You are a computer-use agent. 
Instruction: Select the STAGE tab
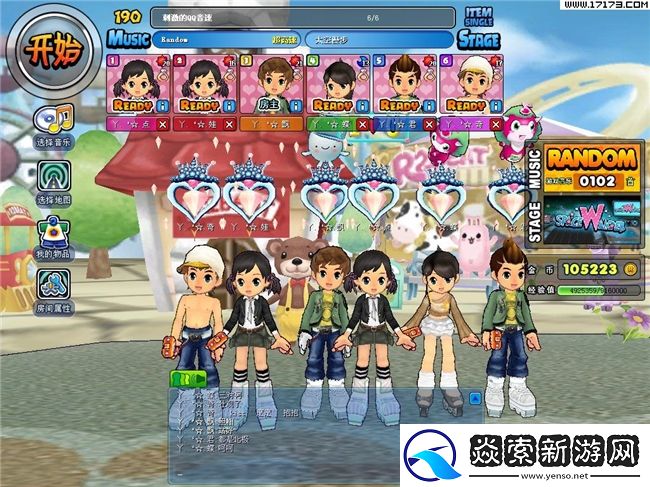pyautogui.click(x=477, y=39)
